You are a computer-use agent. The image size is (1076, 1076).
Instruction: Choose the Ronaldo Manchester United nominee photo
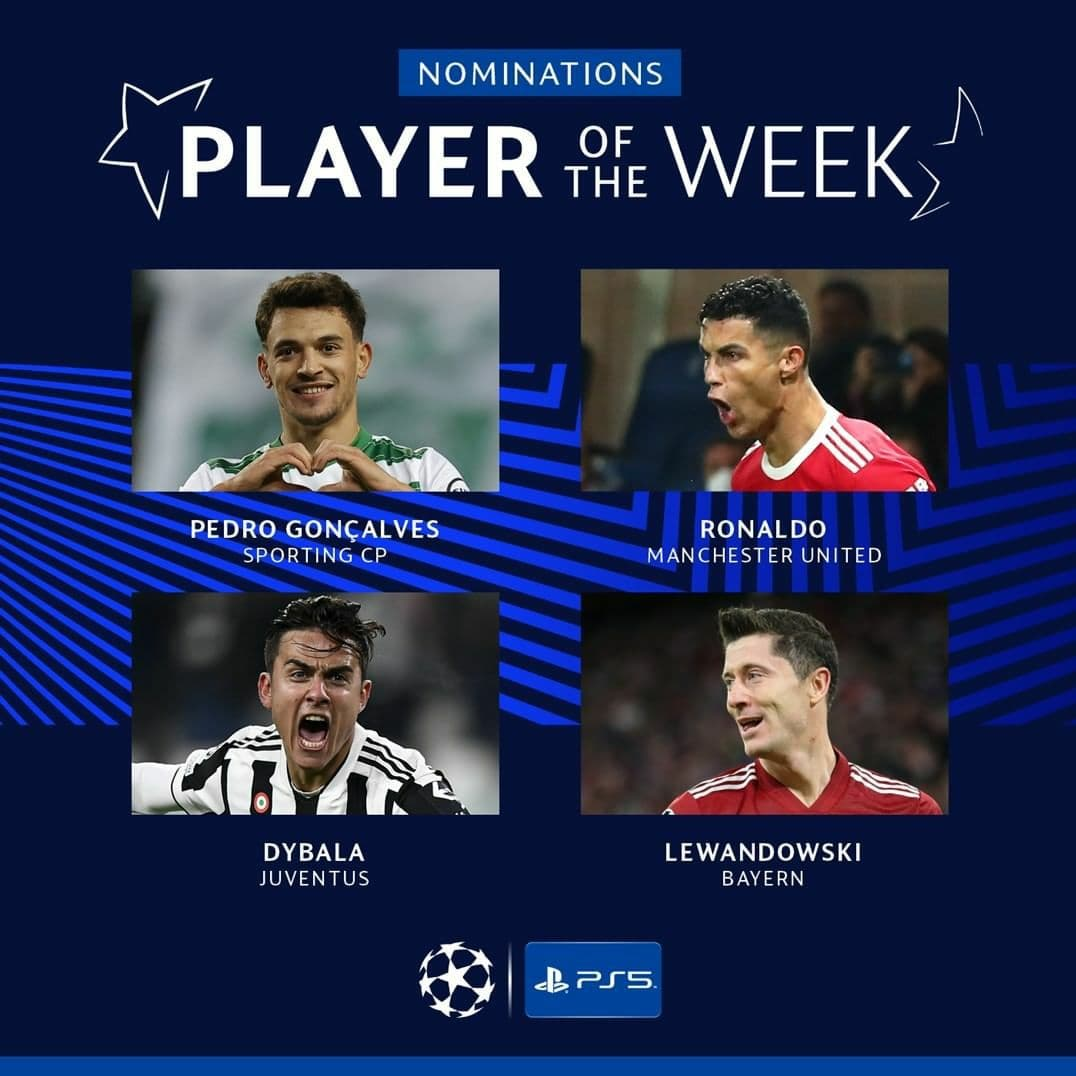(764, 380)
